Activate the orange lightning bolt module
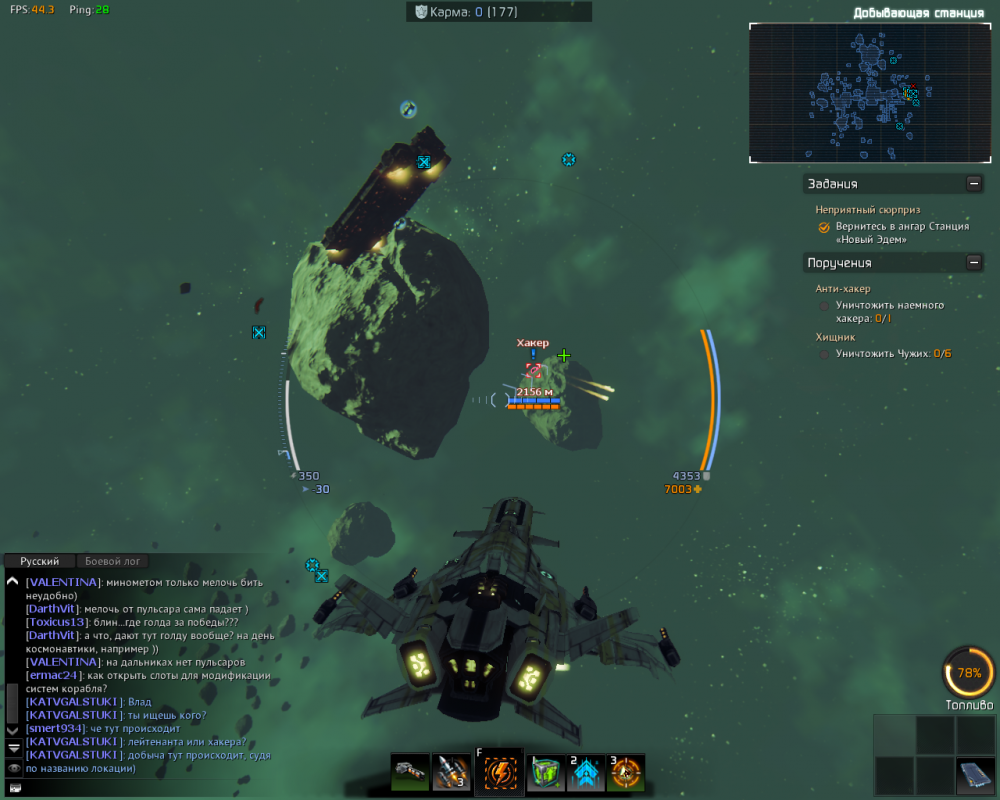 point(499,772)
